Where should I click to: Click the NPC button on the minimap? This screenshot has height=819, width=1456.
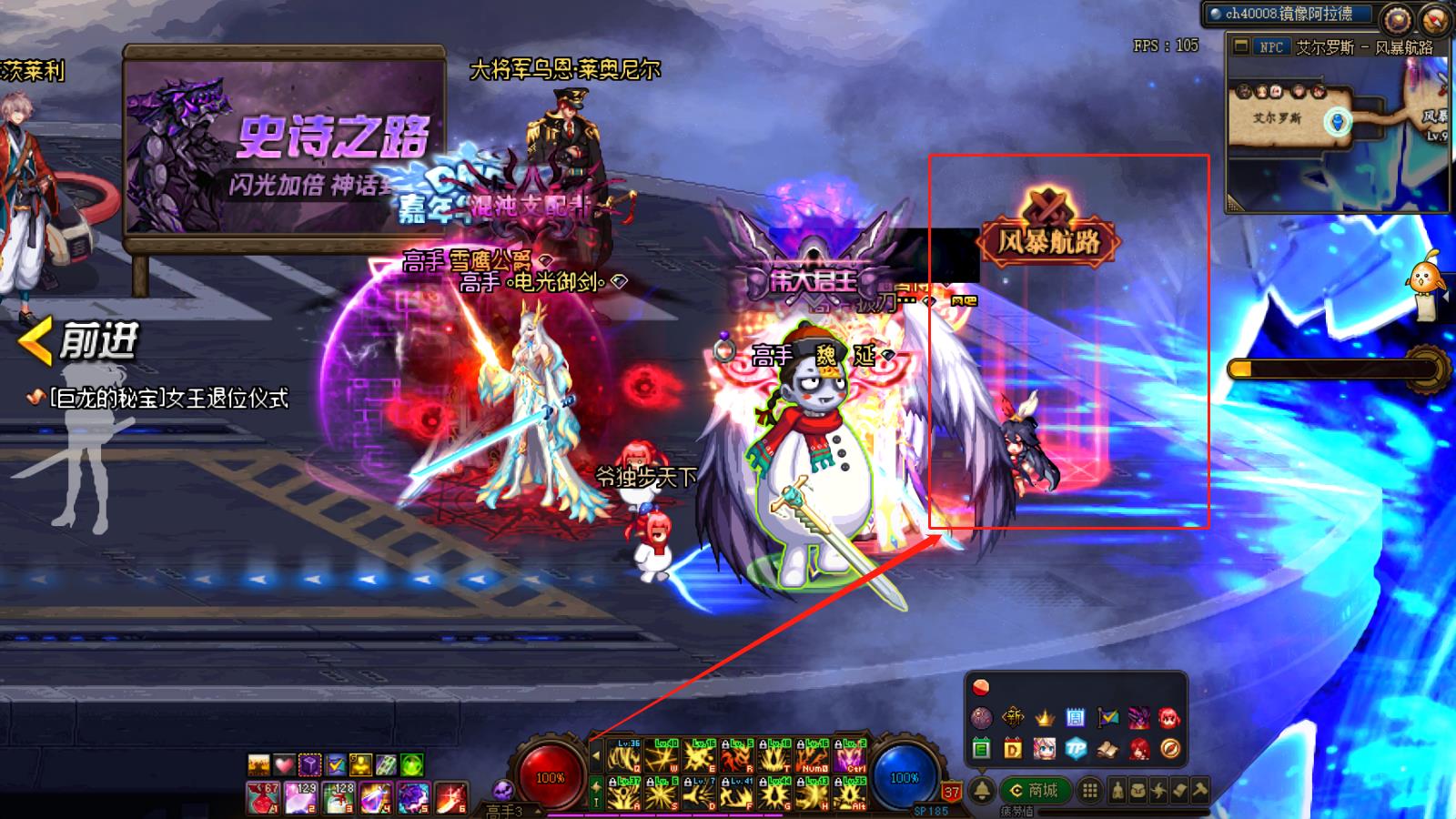[x=1269, y=47]
